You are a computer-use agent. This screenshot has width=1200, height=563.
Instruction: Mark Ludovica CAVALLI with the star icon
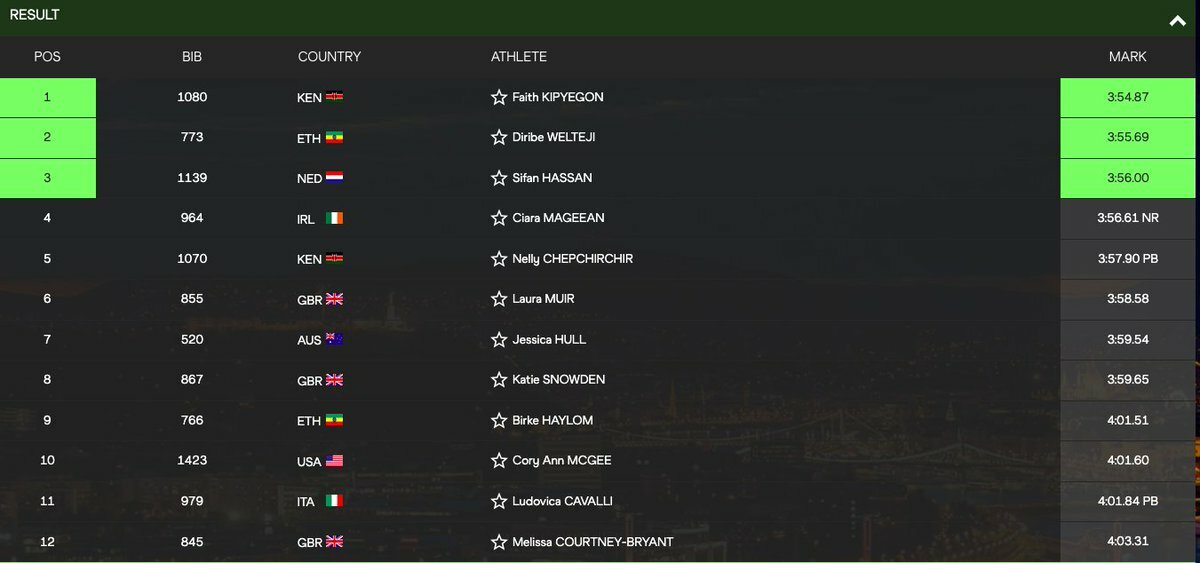pos(499,501)
